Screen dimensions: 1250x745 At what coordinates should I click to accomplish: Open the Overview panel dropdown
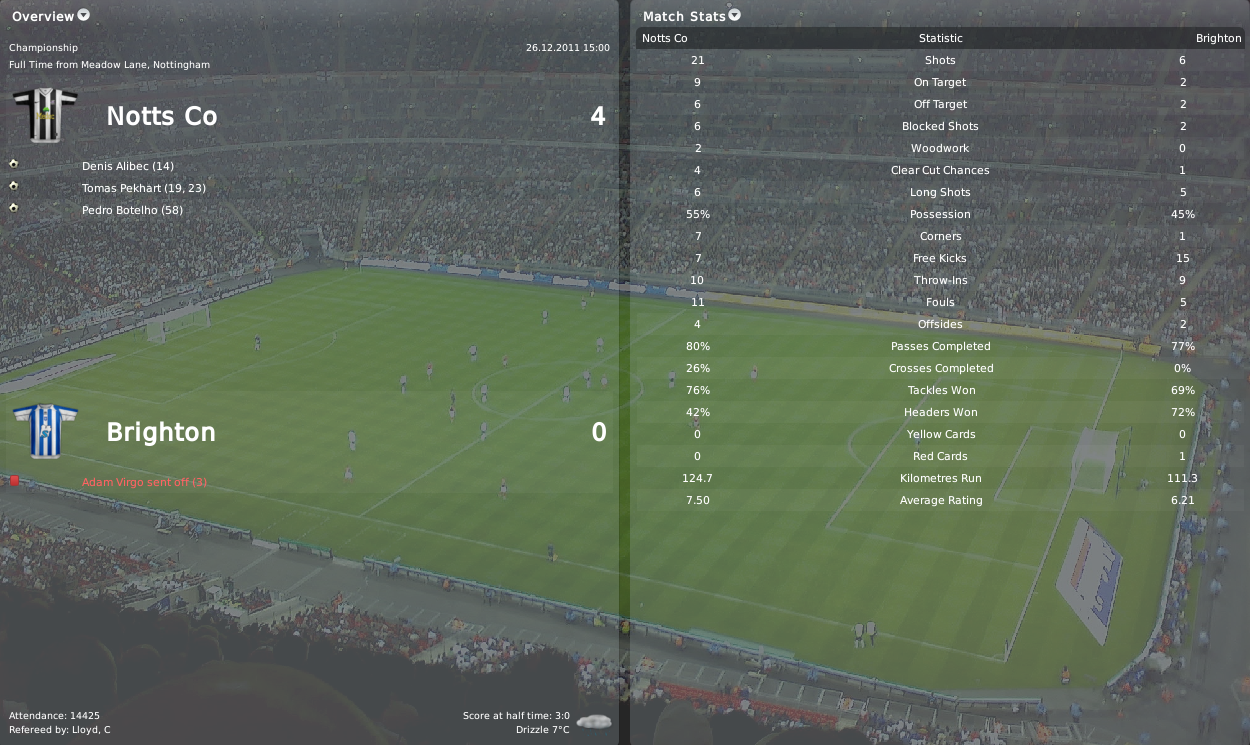point(84,15)
